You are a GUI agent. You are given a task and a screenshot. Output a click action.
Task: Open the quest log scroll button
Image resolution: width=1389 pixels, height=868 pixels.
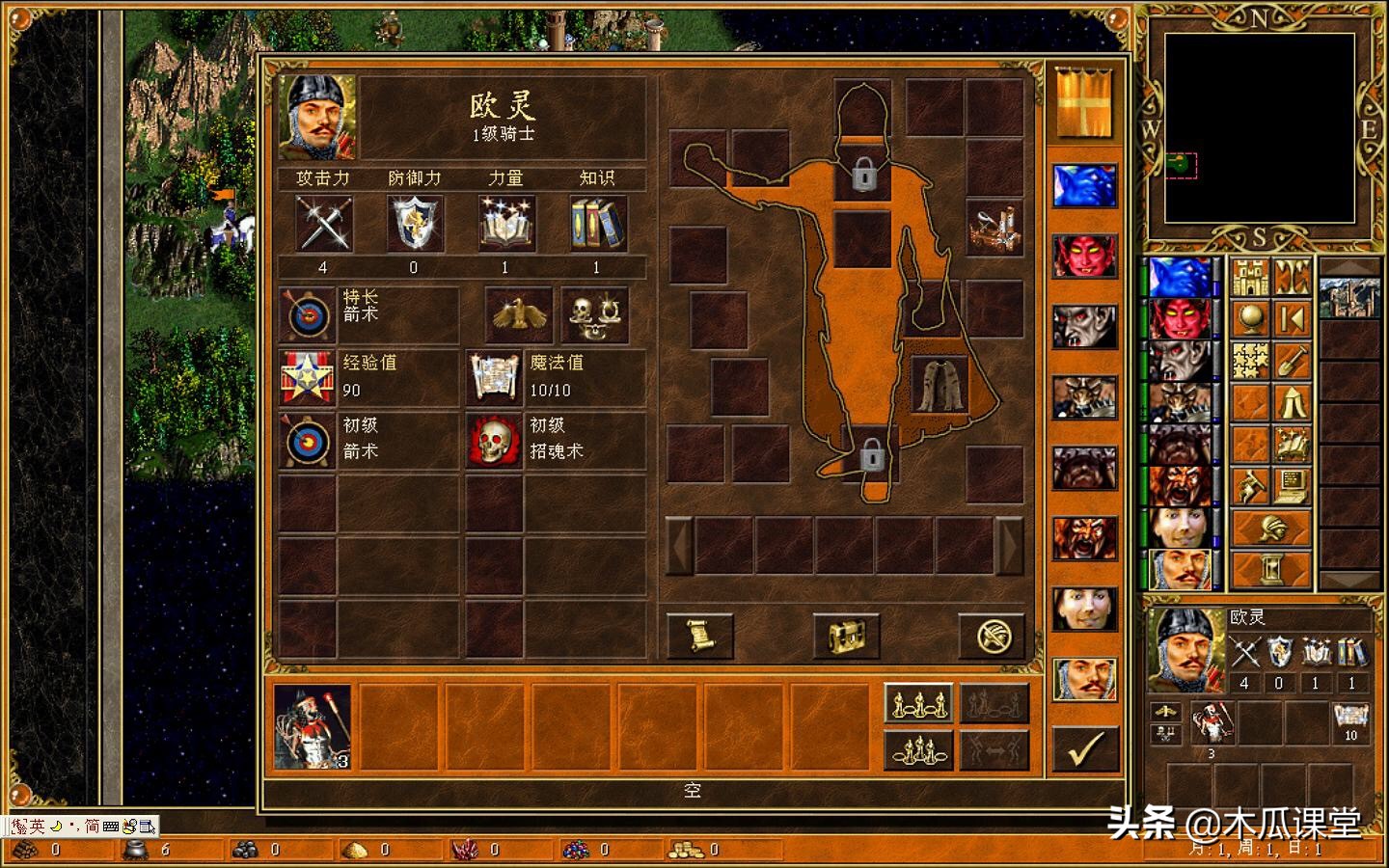(x=700, y=636)
